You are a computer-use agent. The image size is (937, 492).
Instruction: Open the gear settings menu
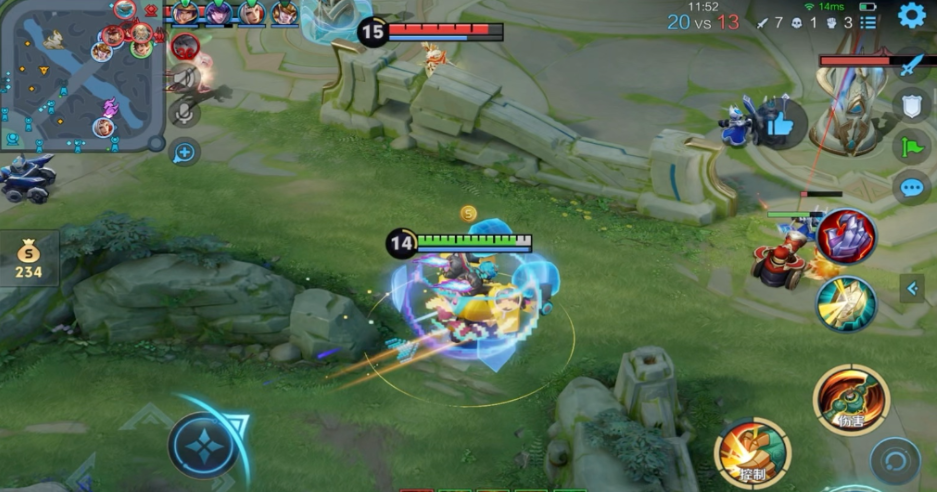[x=911, y=15]
